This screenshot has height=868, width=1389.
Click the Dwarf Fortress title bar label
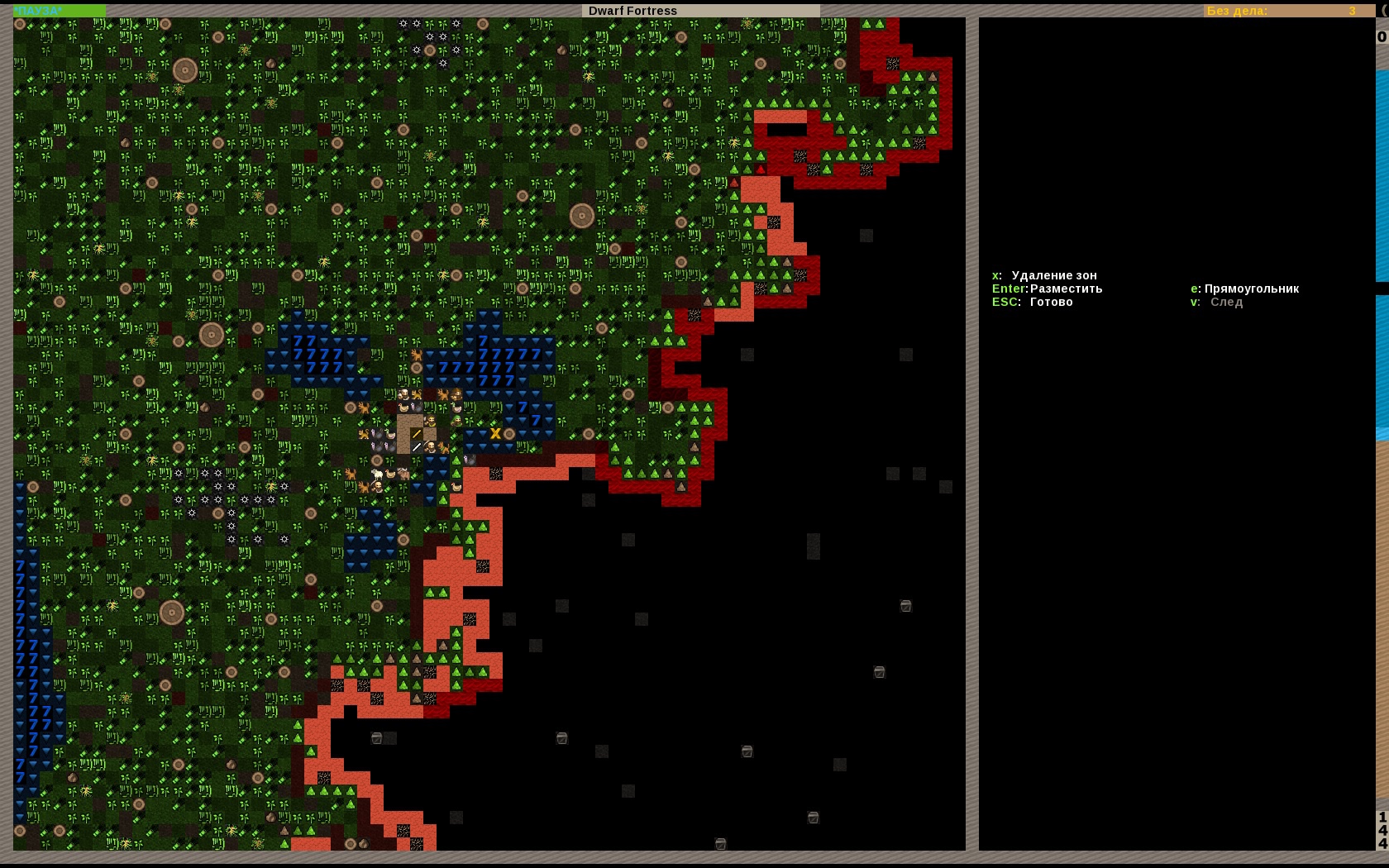click(x=633, y=11)
